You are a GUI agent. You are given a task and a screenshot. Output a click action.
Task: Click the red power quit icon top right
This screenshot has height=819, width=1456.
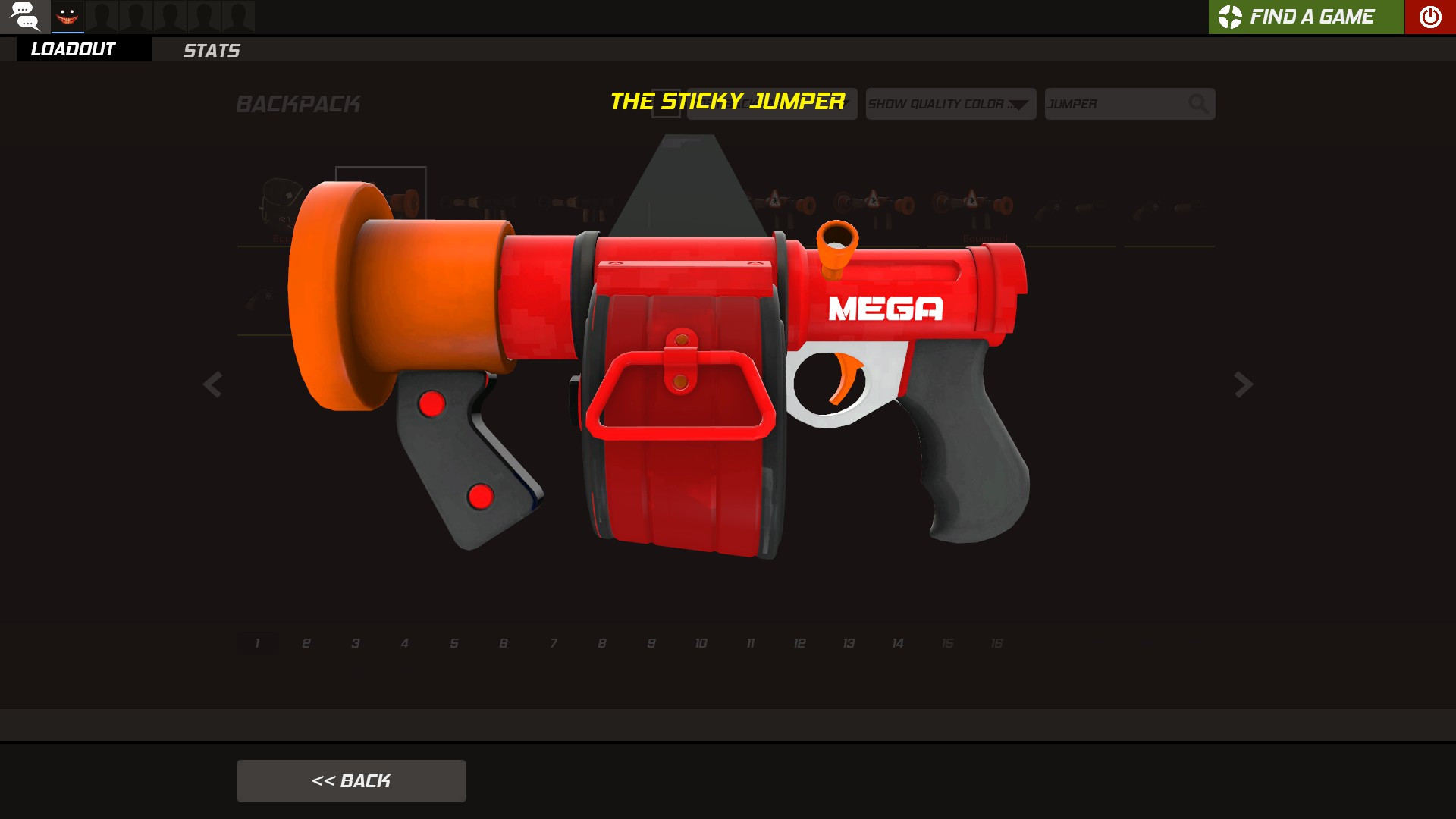(1429, 16)
